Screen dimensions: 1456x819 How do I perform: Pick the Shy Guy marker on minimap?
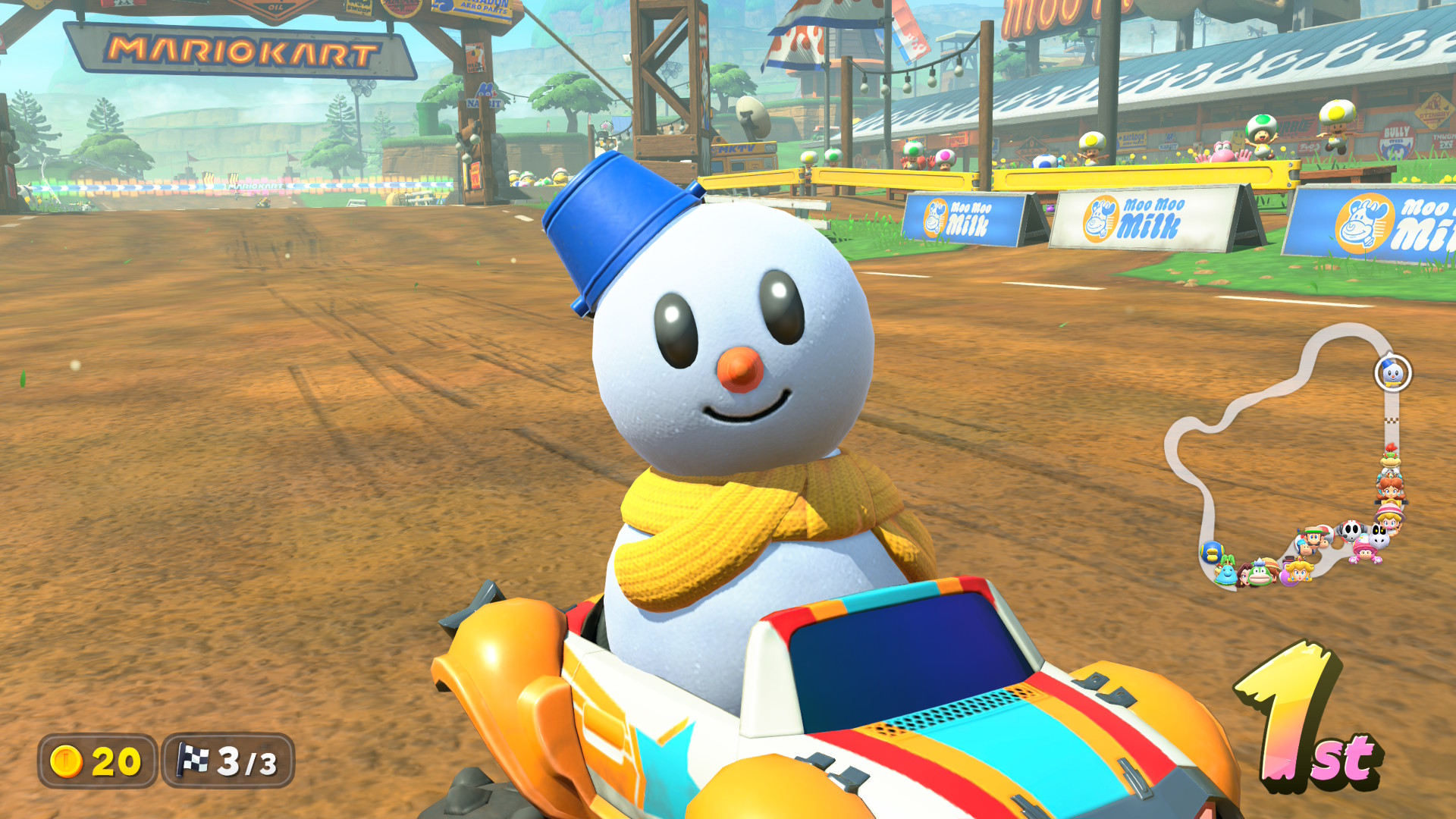pyautogui.click(x=1351, y=531)
